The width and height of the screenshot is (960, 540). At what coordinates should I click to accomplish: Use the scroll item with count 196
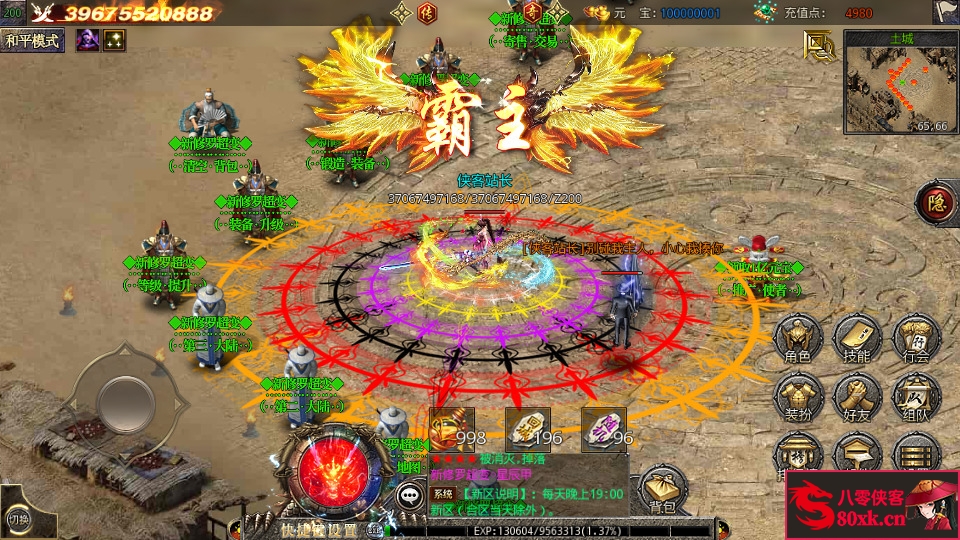(x=528, y=429)
